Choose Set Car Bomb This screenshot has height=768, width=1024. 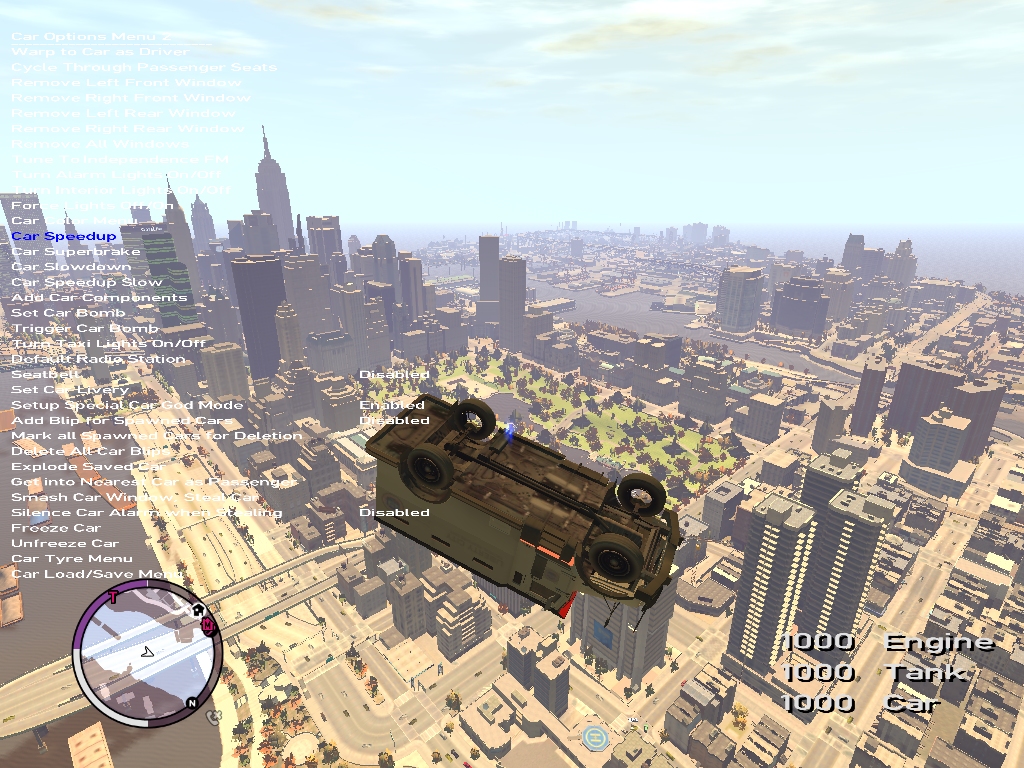pyautogui.click(x=69, y=313)
